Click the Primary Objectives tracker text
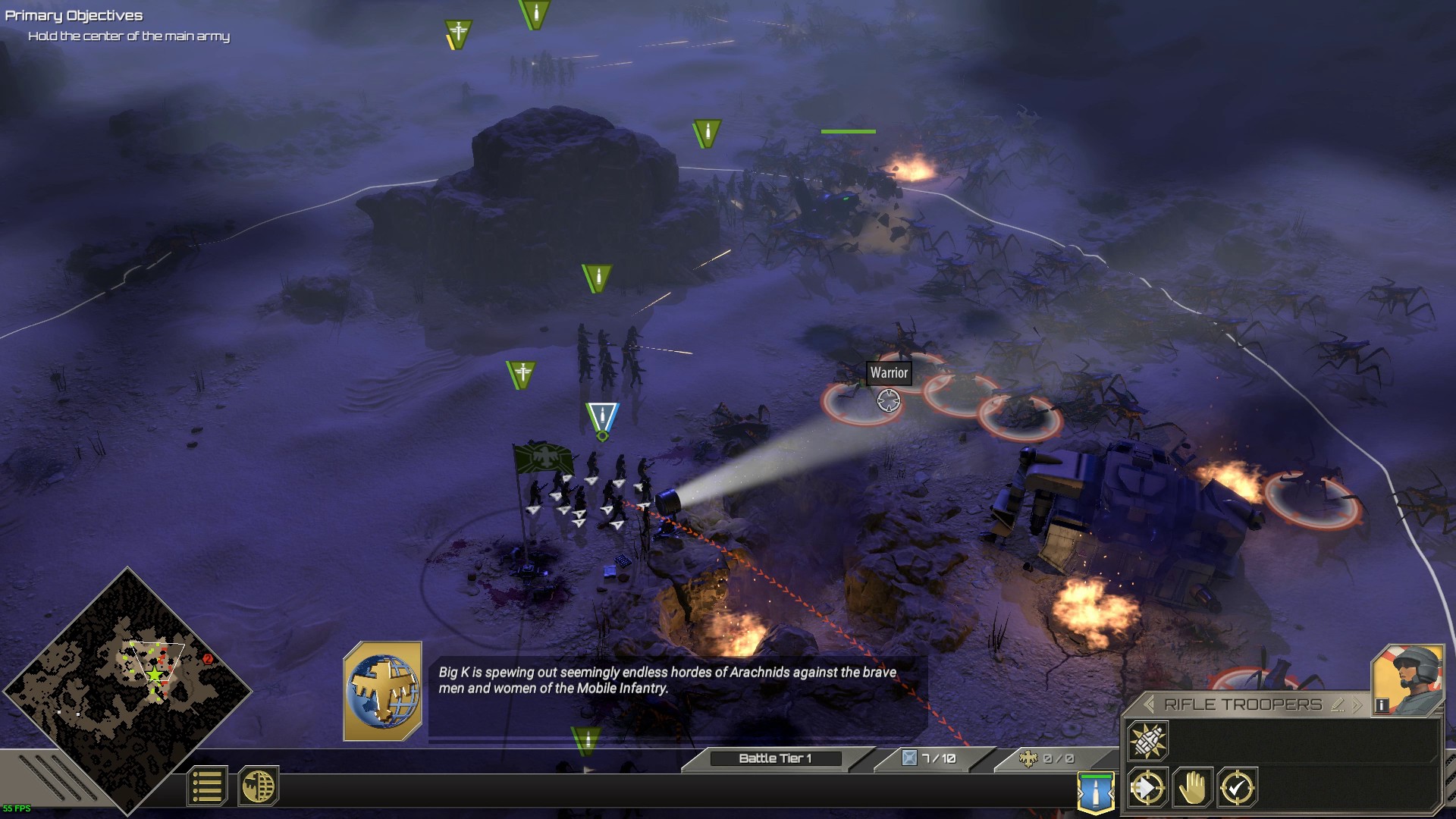Image resolution: width=1456 pixels, height=819 pixels. click(74, 16)
